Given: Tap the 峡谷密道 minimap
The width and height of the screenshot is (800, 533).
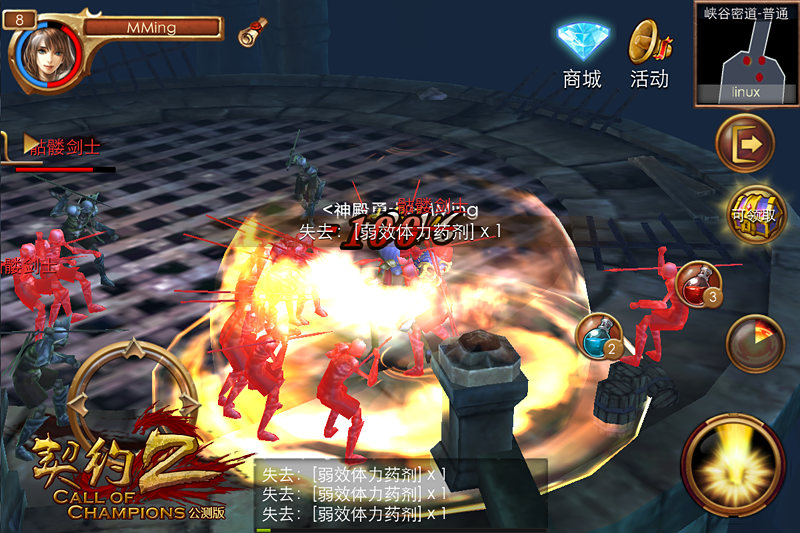Looking at the screenshot, I should click(x=746, y=54).
